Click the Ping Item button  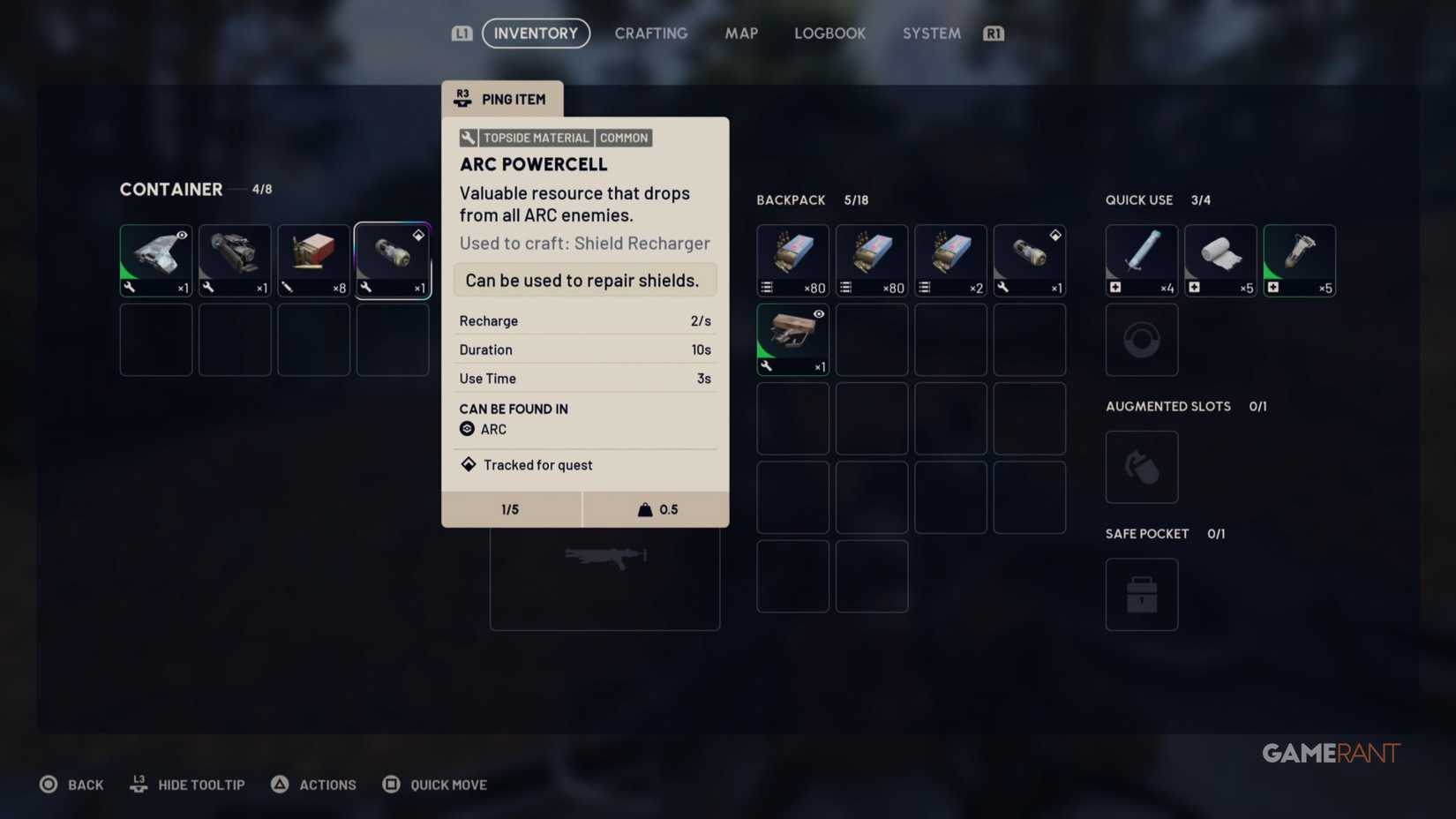tap(502, 99)
